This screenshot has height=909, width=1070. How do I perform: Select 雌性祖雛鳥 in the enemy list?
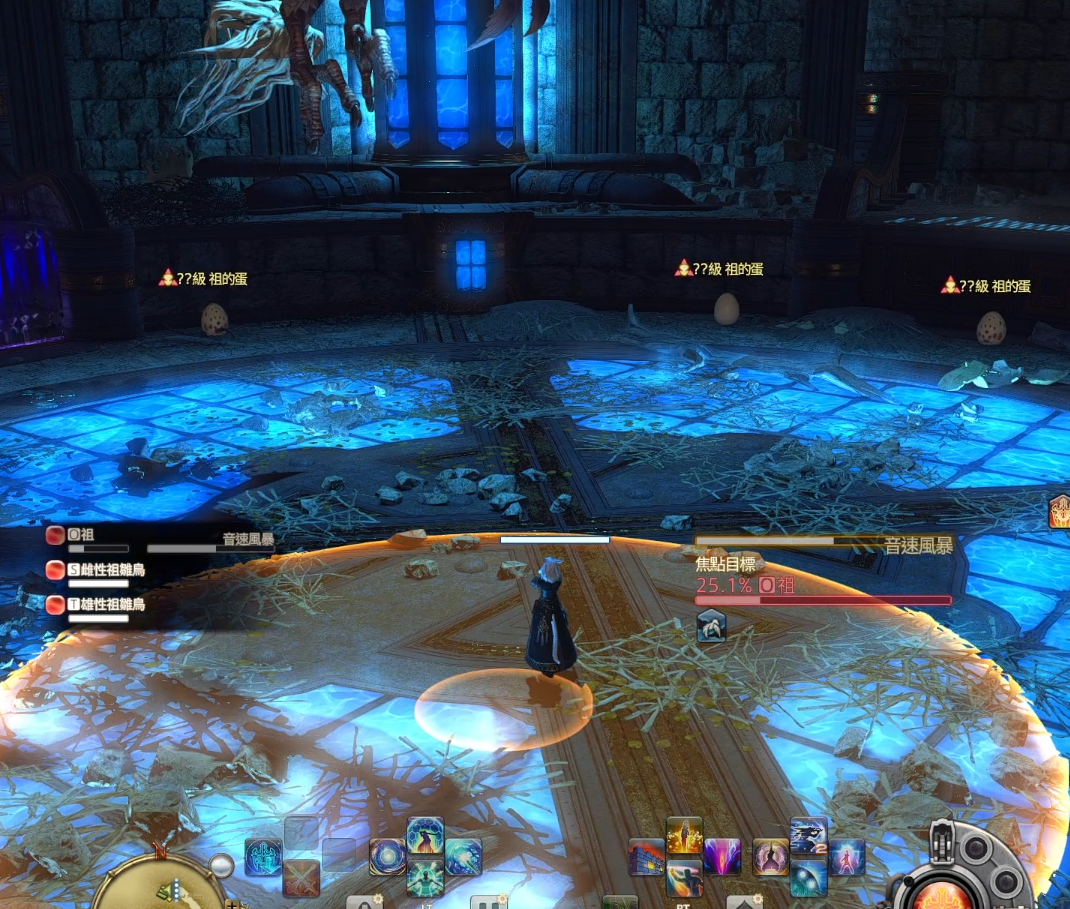[x=105, y=570]
